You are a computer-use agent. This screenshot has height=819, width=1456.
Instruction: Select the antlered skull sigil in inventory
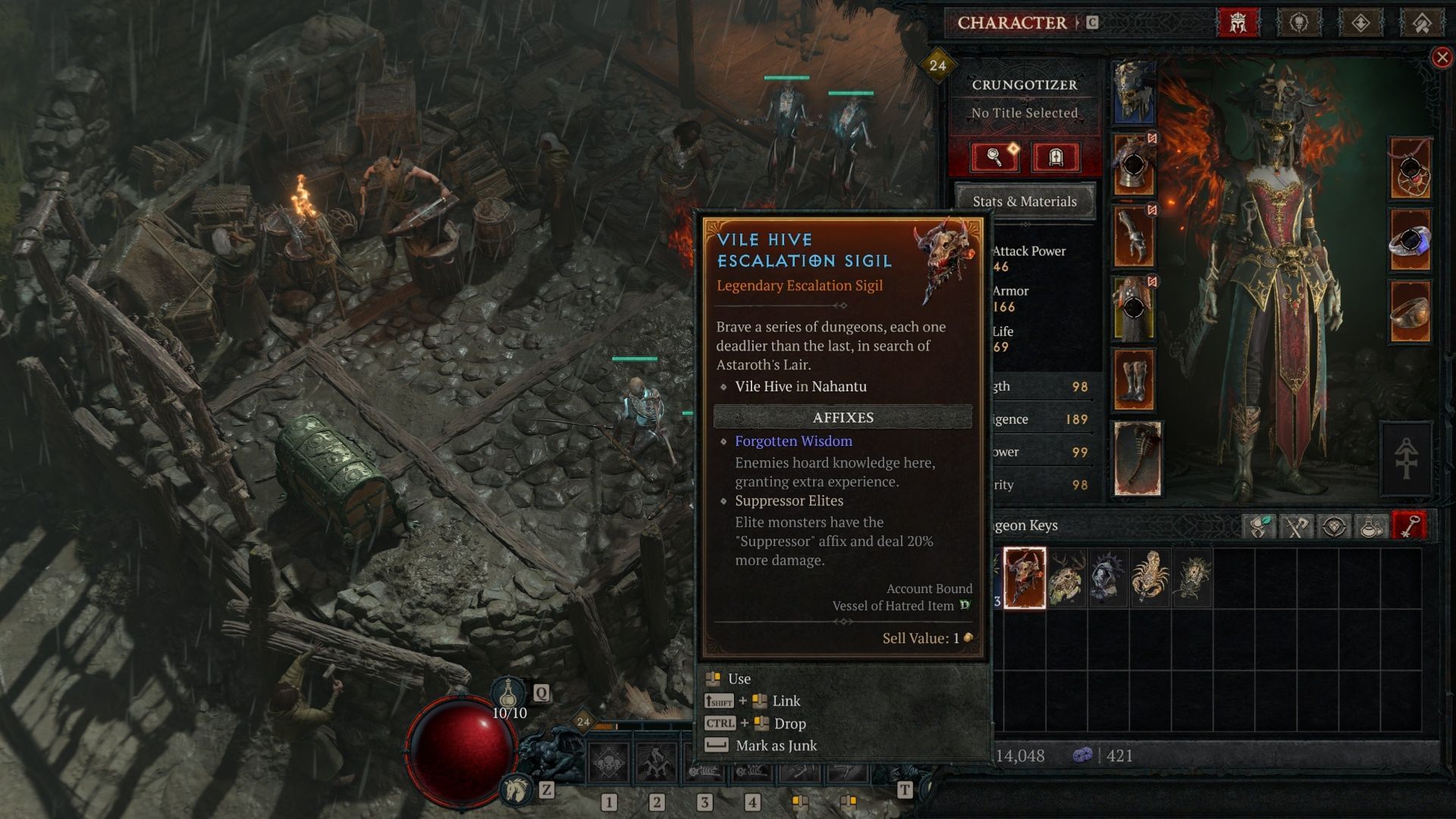coord(1066,578)
